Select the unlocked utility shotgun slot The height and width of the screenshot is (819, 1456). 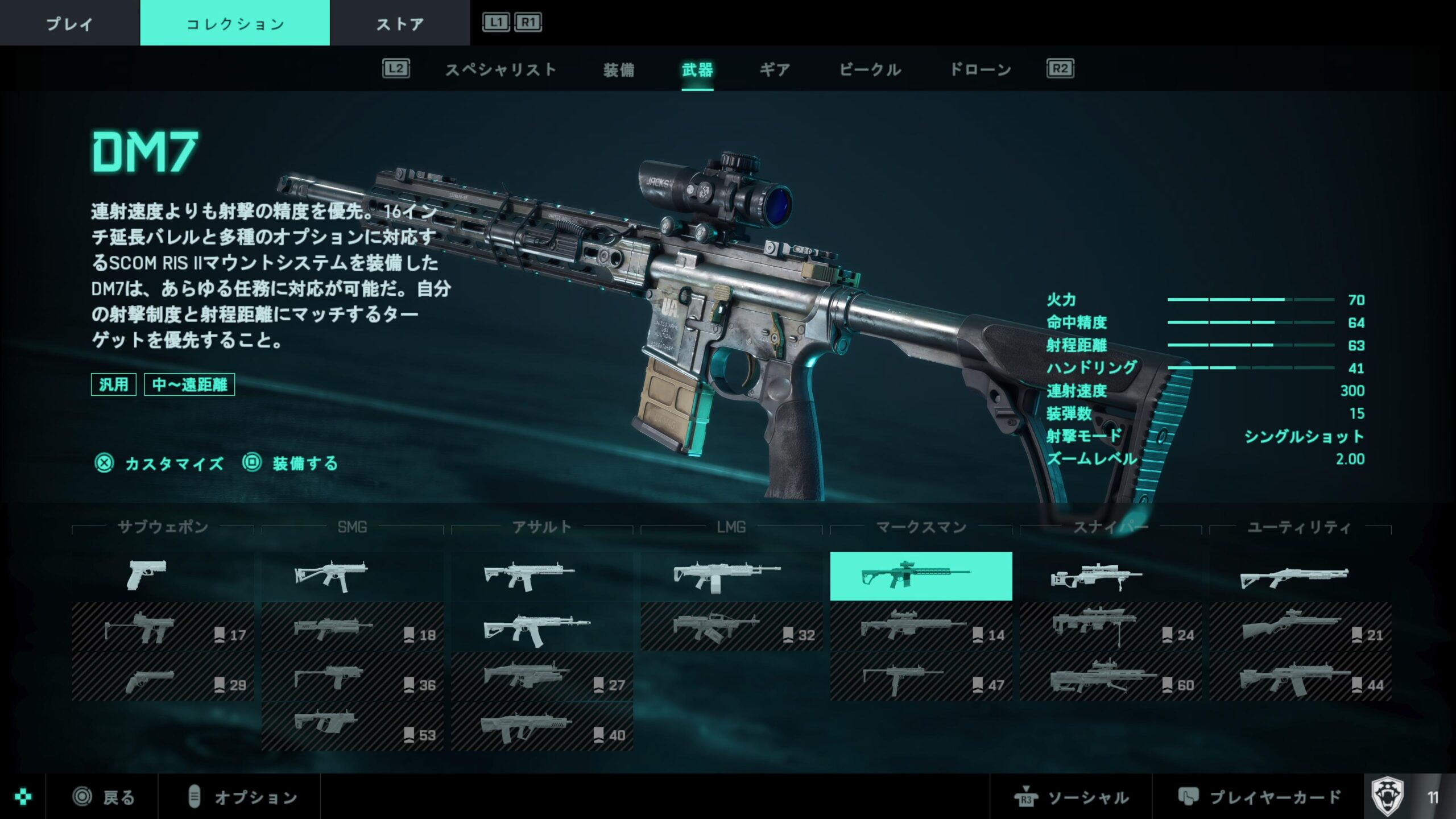1300,576
